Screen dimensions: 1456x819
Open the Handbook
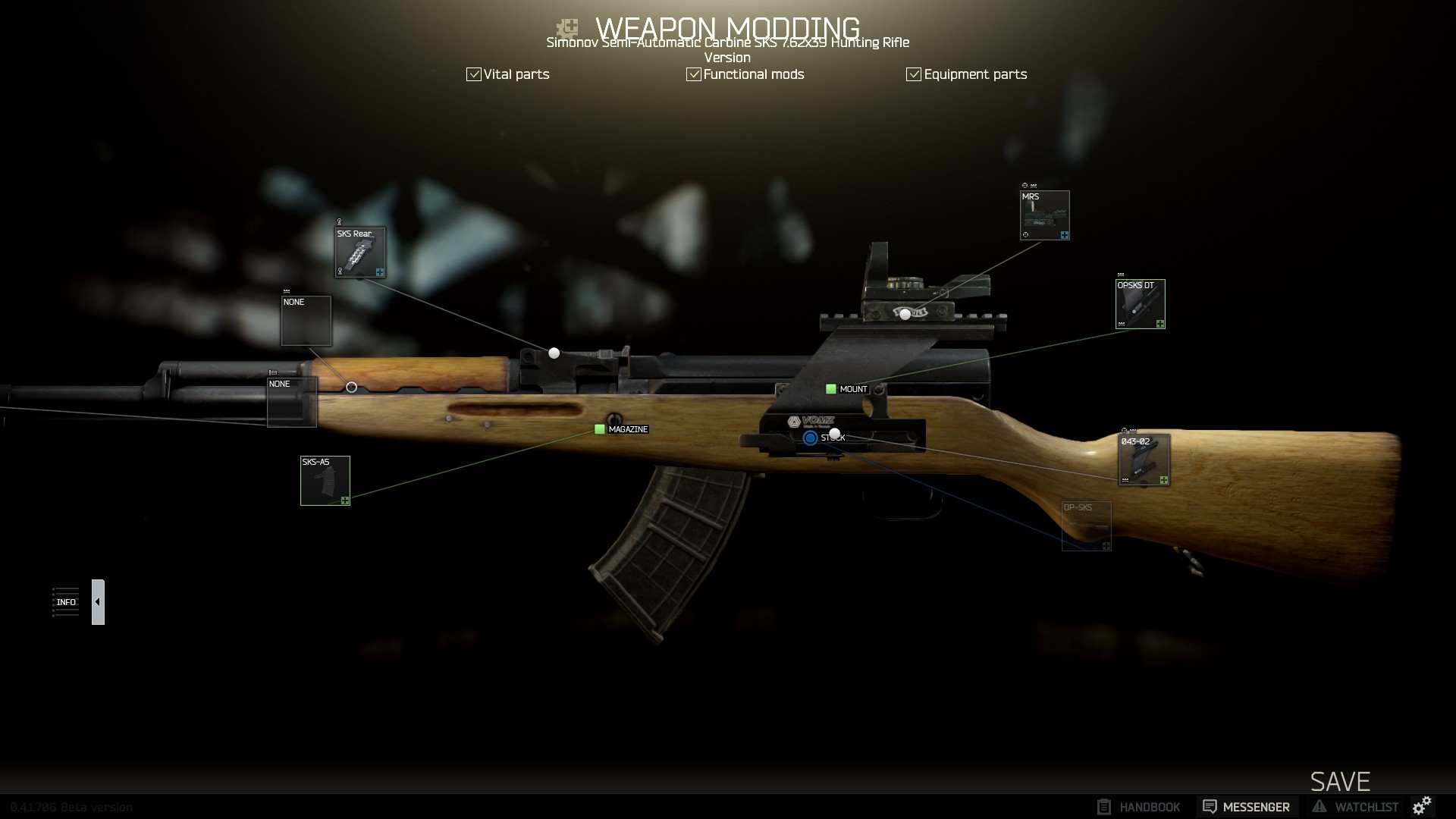[1139, 807]
